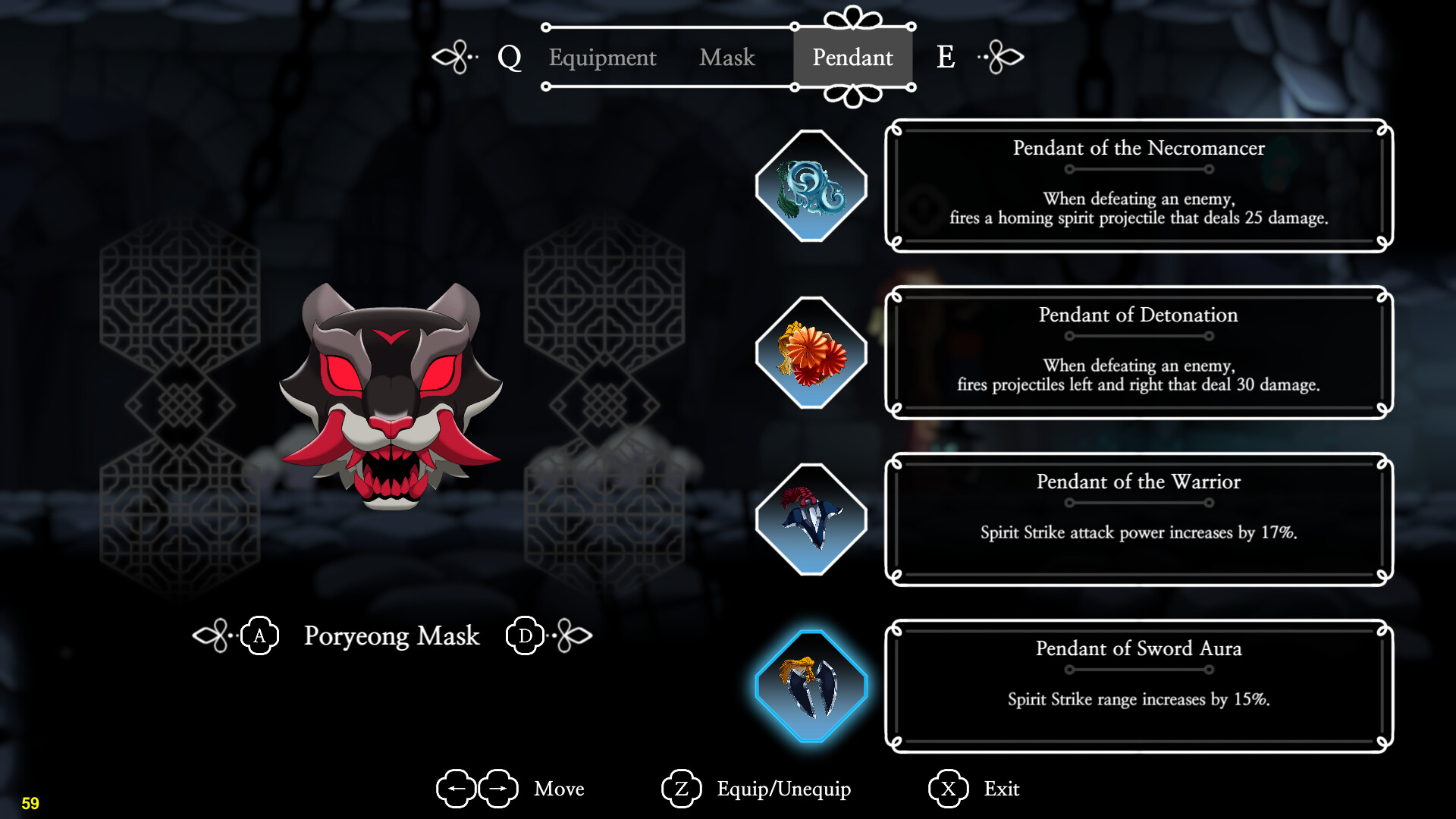Click the left arrow Move control

point(455,789)
